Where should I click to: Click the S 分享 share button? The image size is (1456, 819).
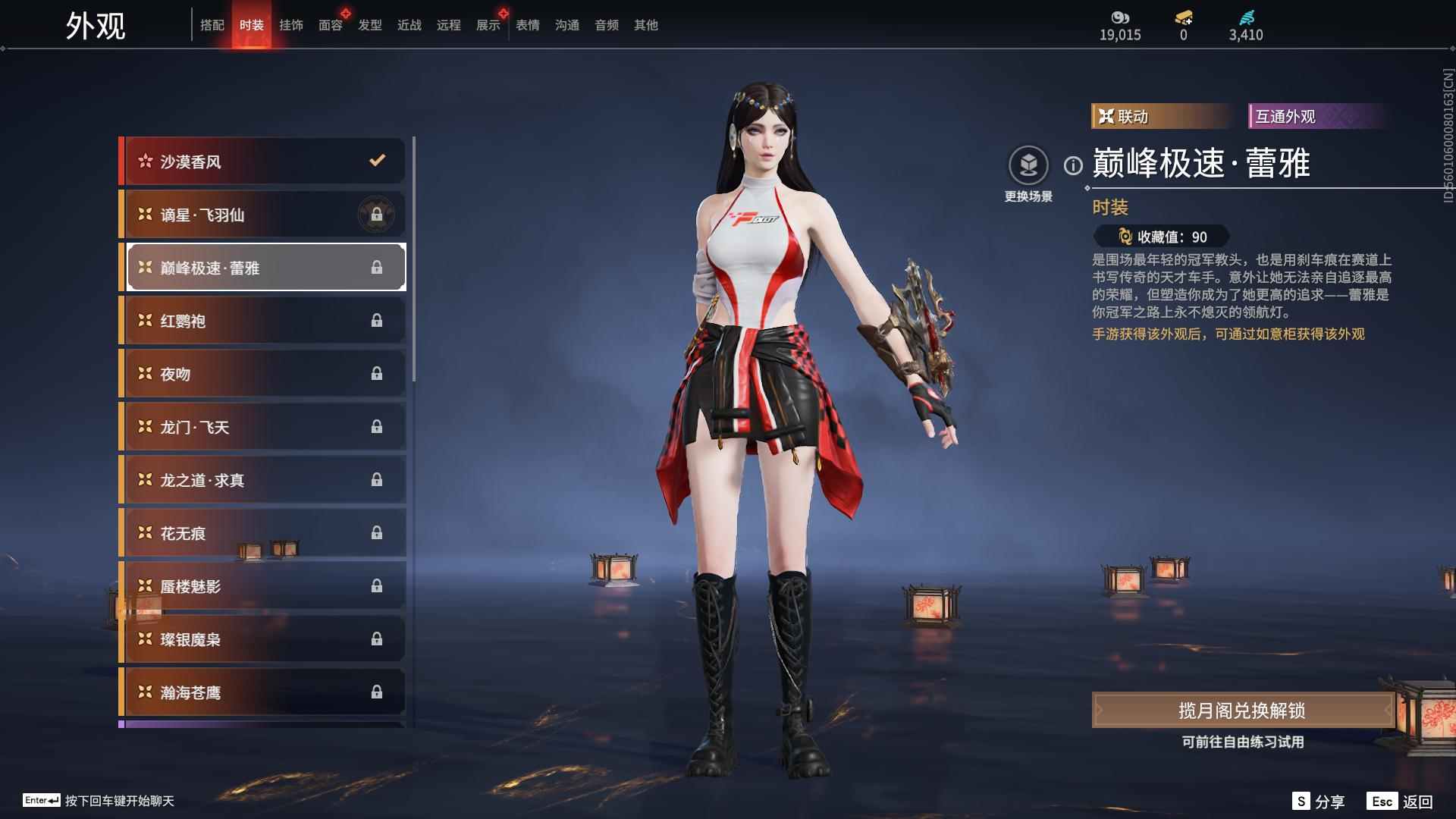(x=1318, y=800)
